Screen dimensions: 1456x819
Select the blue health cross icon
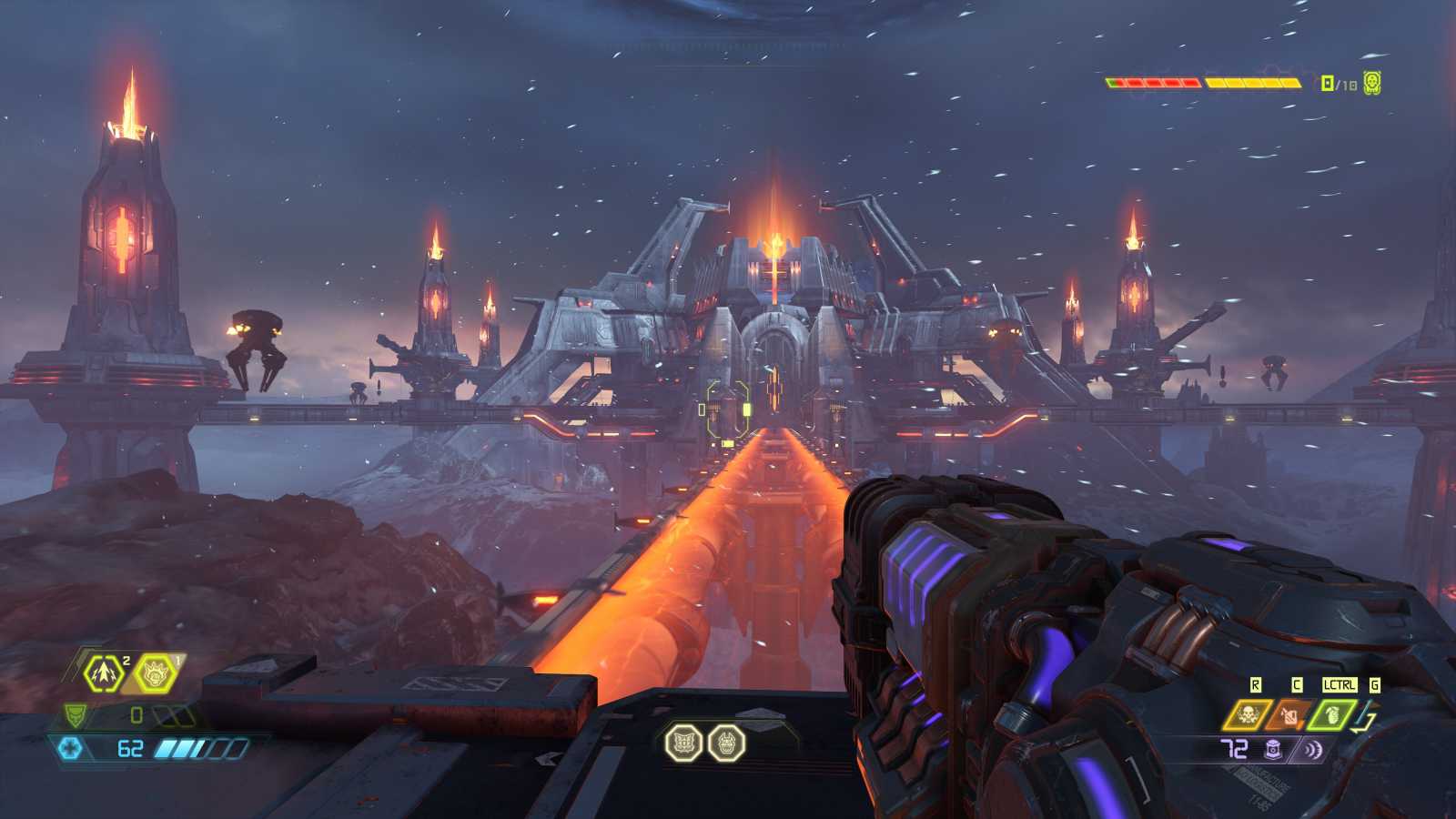[70, 748]
